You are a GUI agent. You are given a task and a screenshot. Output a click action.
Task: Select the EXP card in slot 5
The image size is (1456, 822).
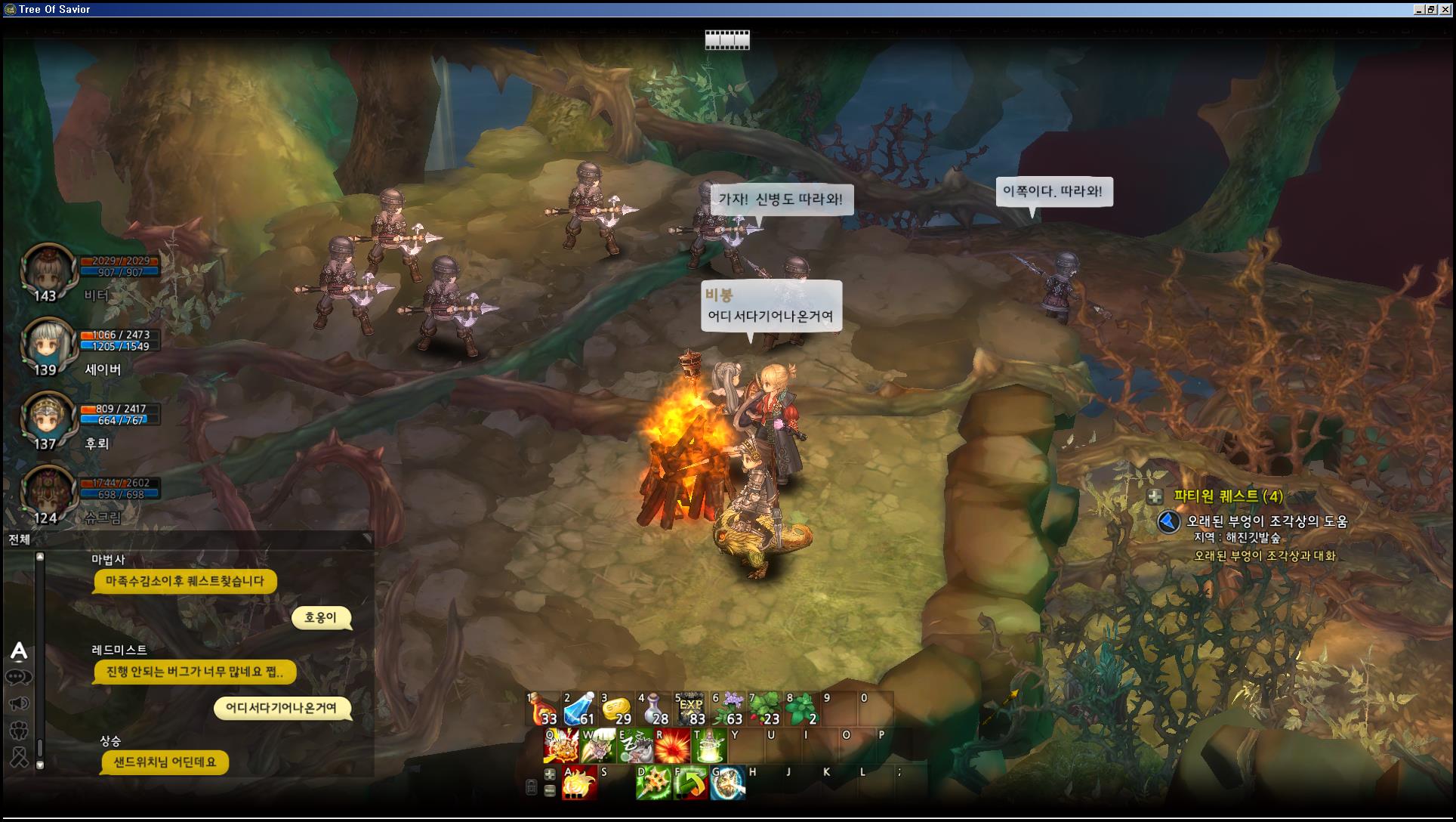690,709
